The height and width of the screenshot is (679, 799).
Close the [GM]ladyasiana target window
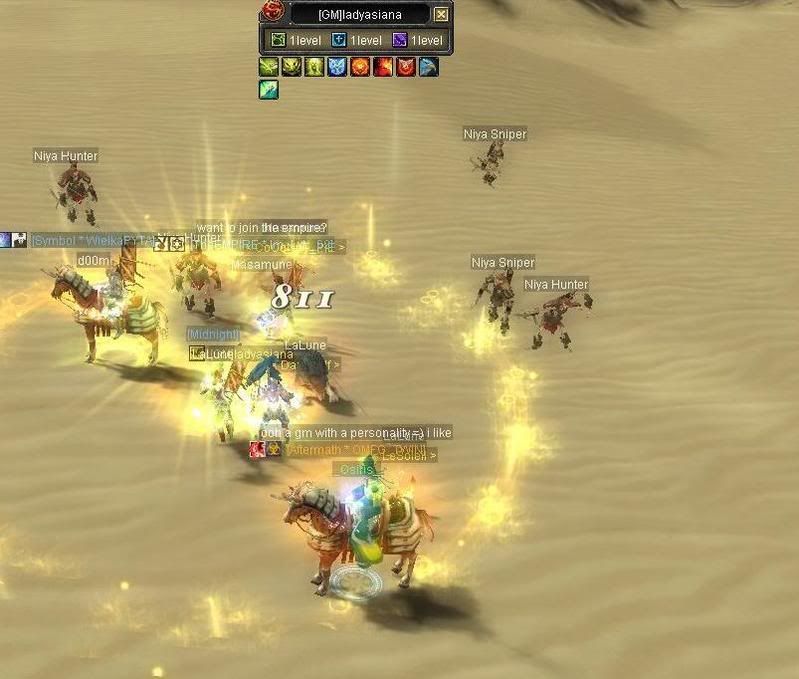click(x=441, y=14)
